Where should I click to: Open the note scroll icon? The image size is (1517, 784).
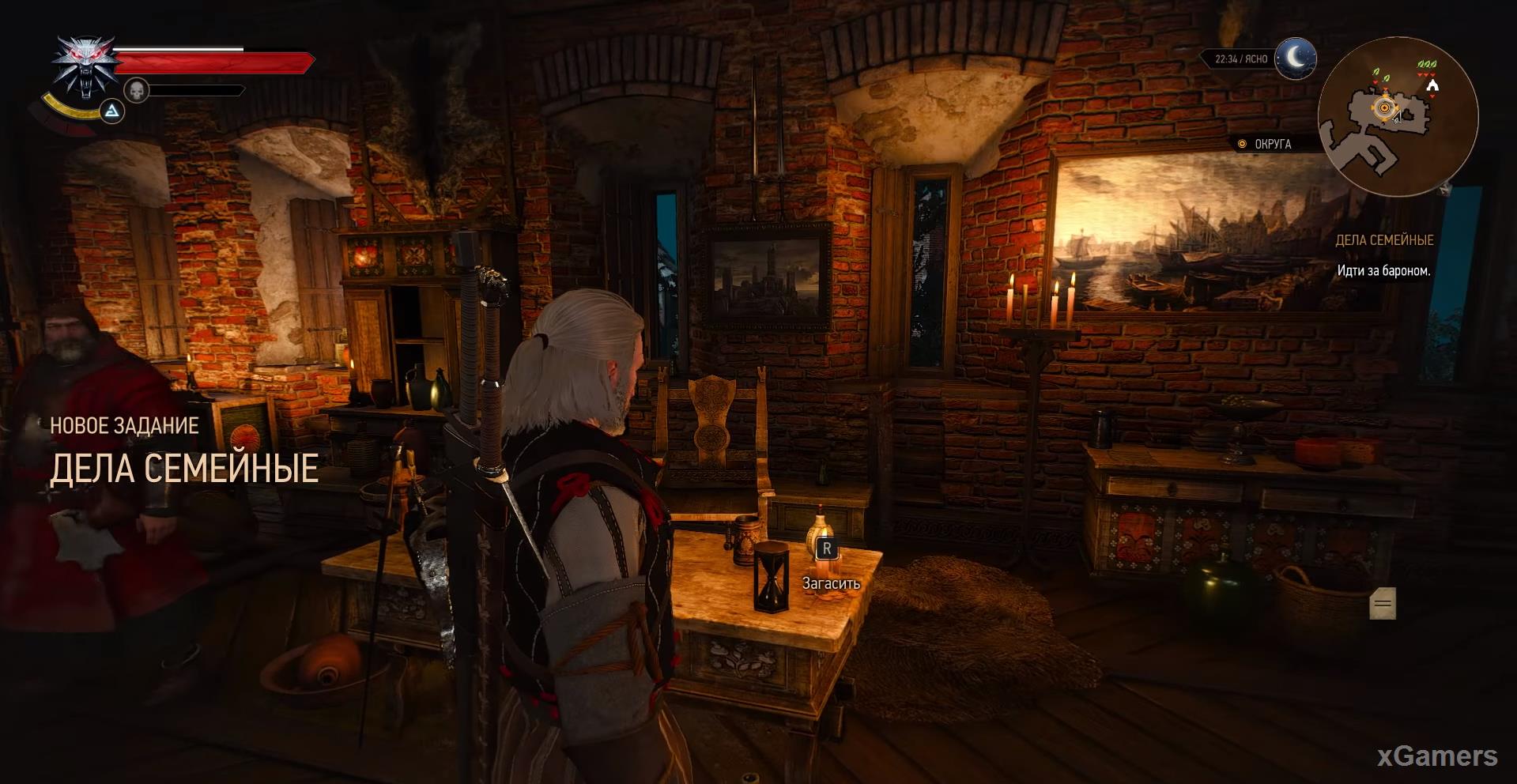click(x=1382, y=604)
